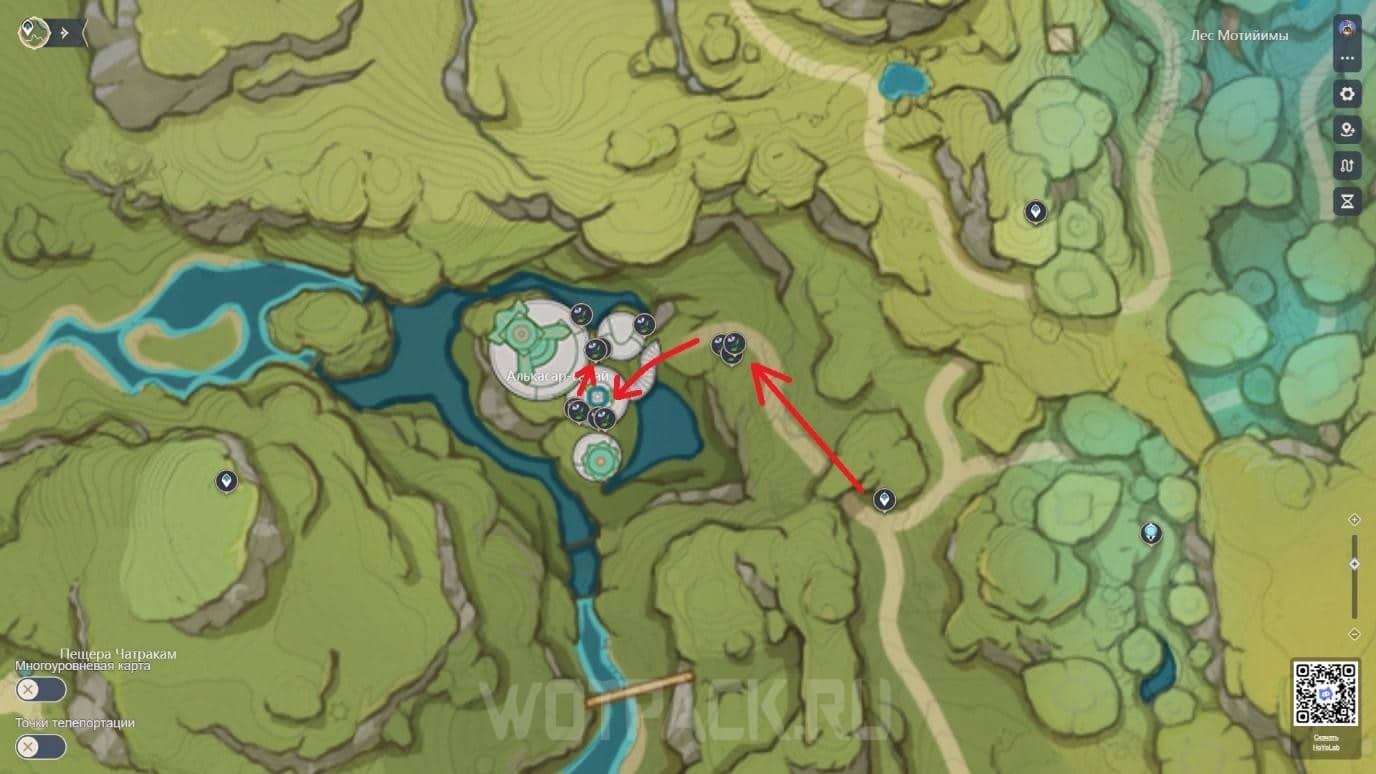Click the glowing blue marker among eastern trees

tap(1152, 533)
